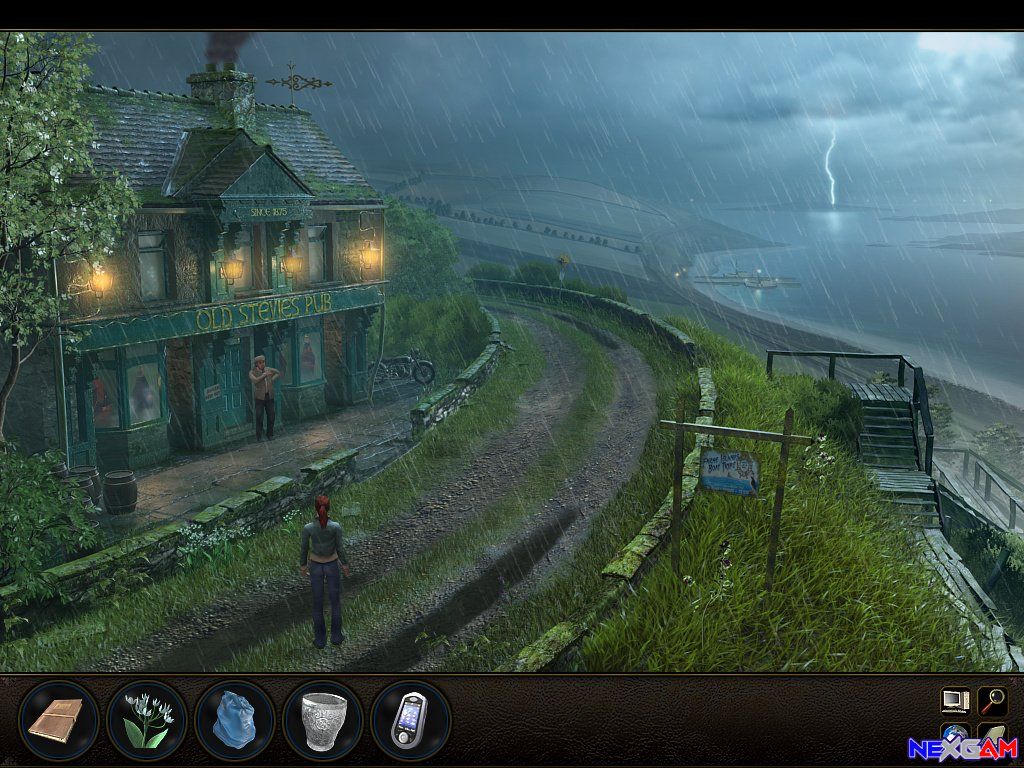Pick the white flower inventory item
The height and width of the screenshot is (768, 1024).
click(147, 720)
